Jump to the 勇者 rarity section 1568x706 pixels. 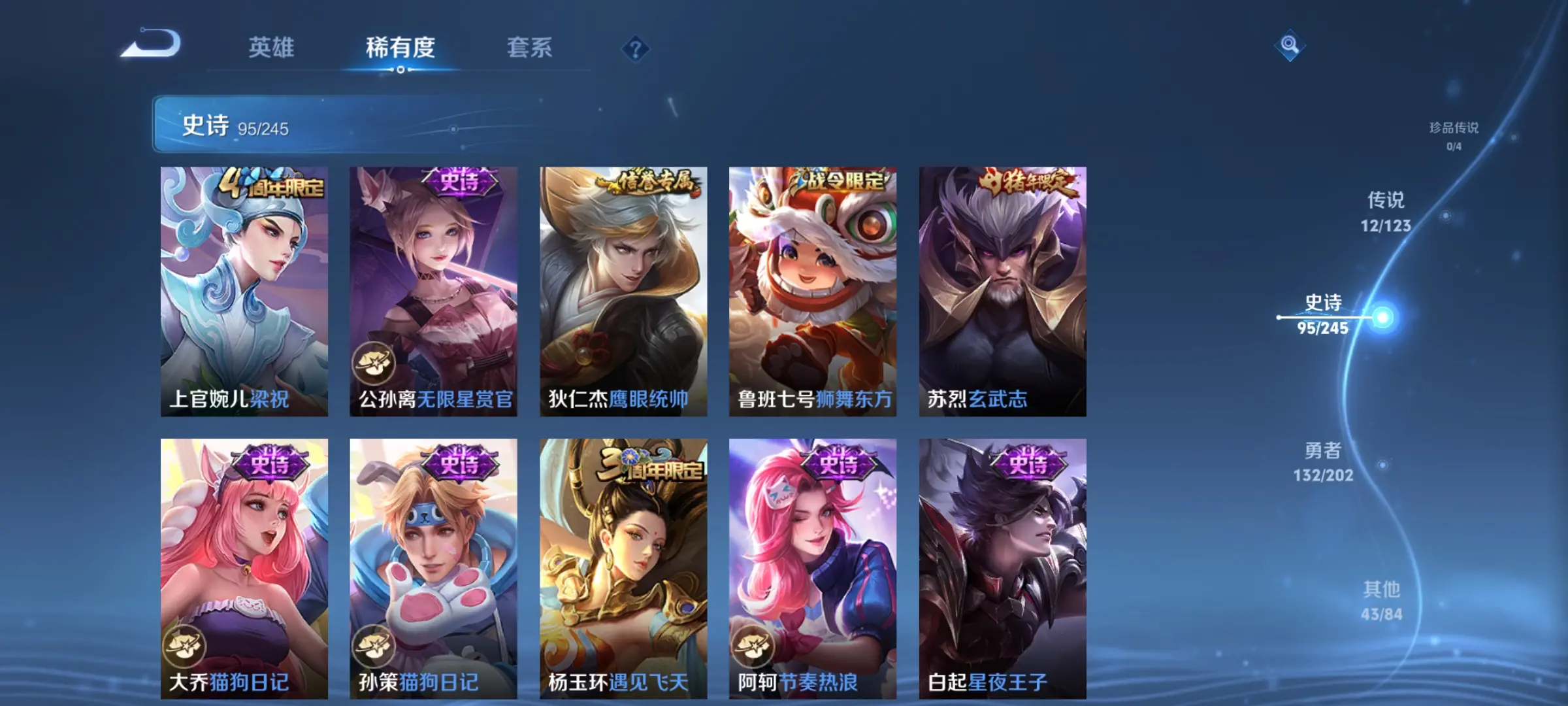[x=1323, y=462]
